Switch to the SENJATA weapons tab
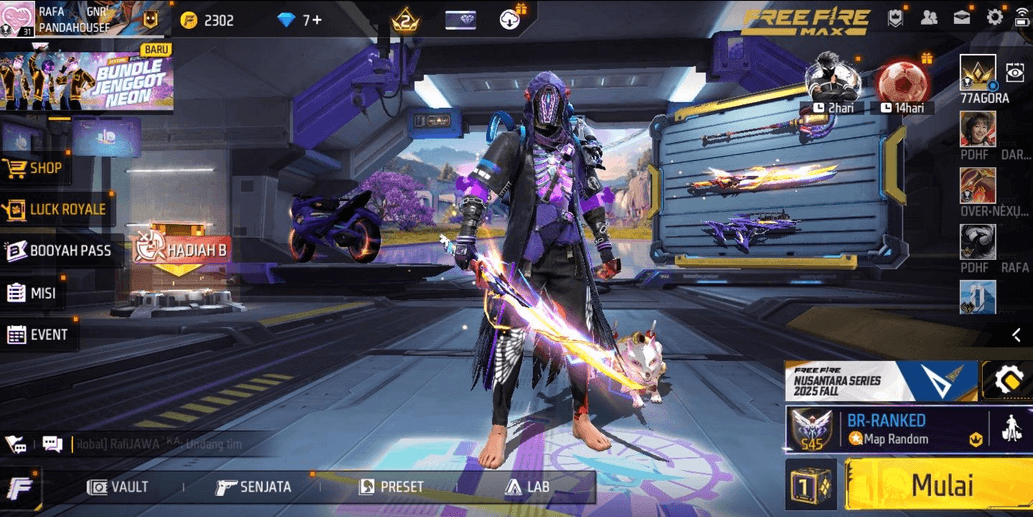1033x517 pixels. click(254, 487)
